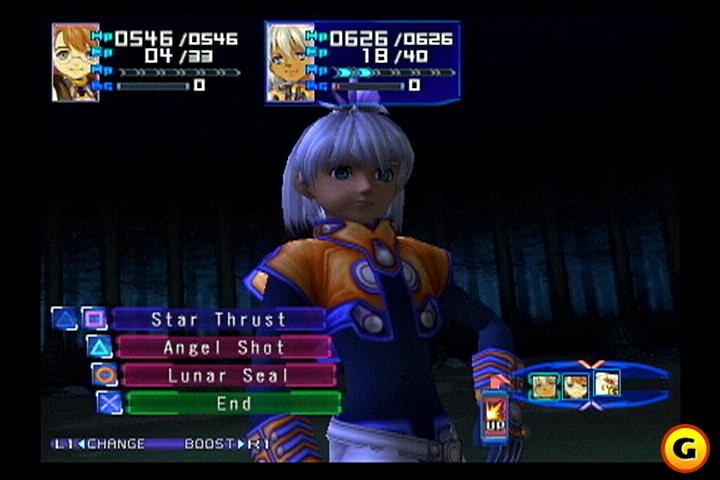The image size is (720, 480).
Task: End the current turn
Action: tap(233, 403)
